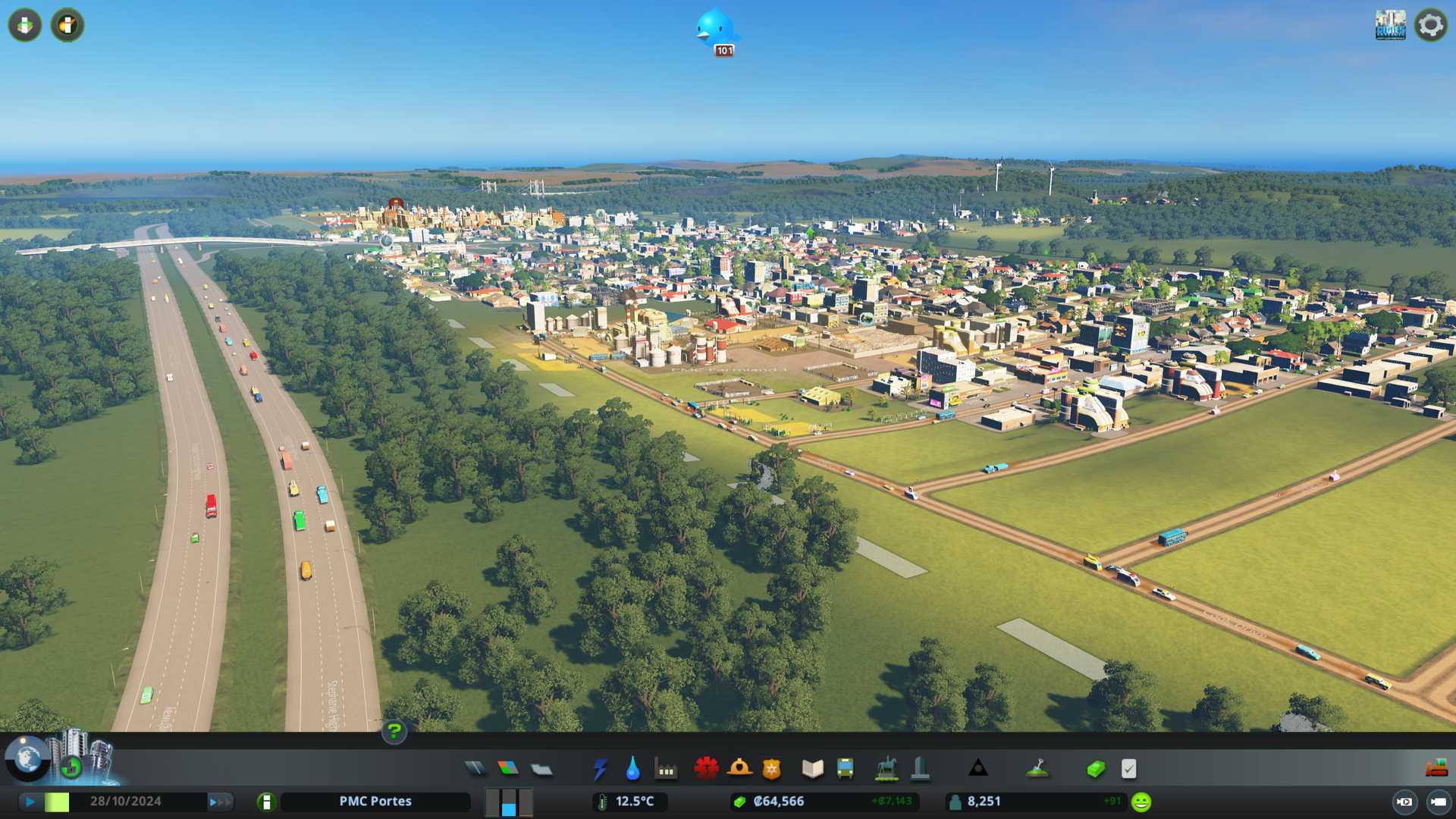Open the Garbage and Industry factory menu
The image size is (1456, 819).
tap(666, 770)
